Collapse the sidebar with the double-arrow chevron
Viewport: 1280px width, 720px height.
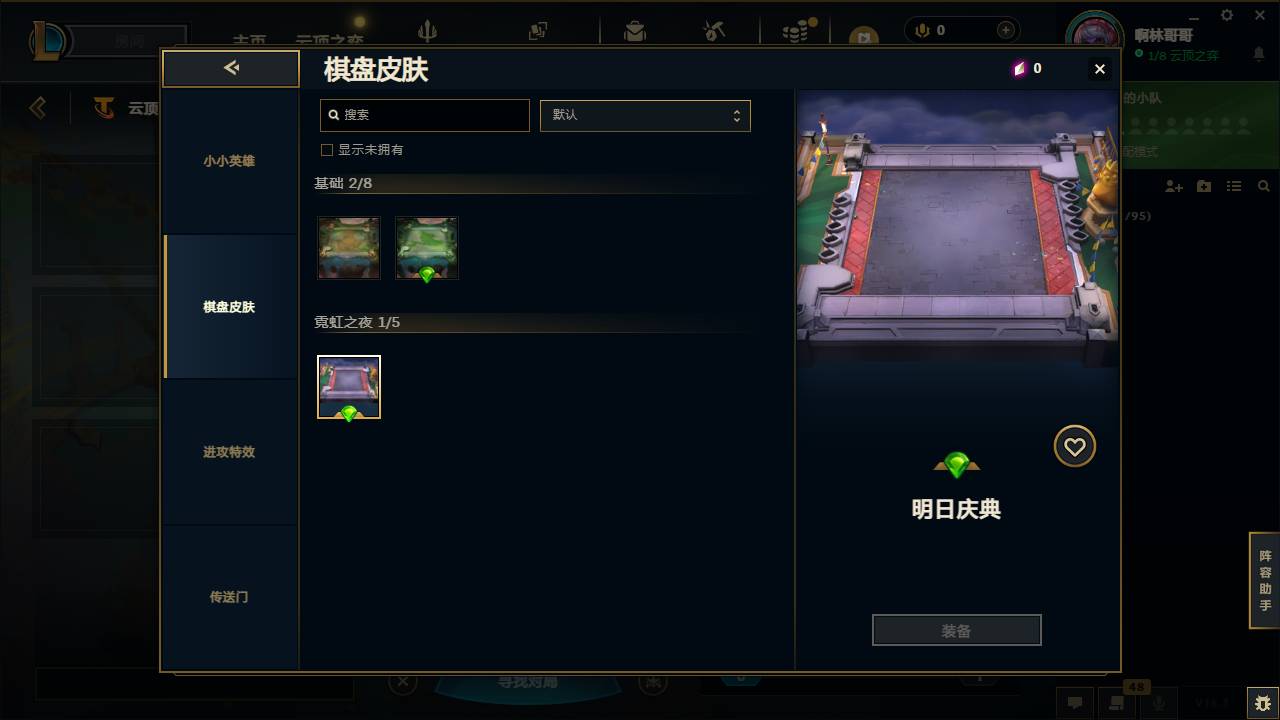point(231,68)
